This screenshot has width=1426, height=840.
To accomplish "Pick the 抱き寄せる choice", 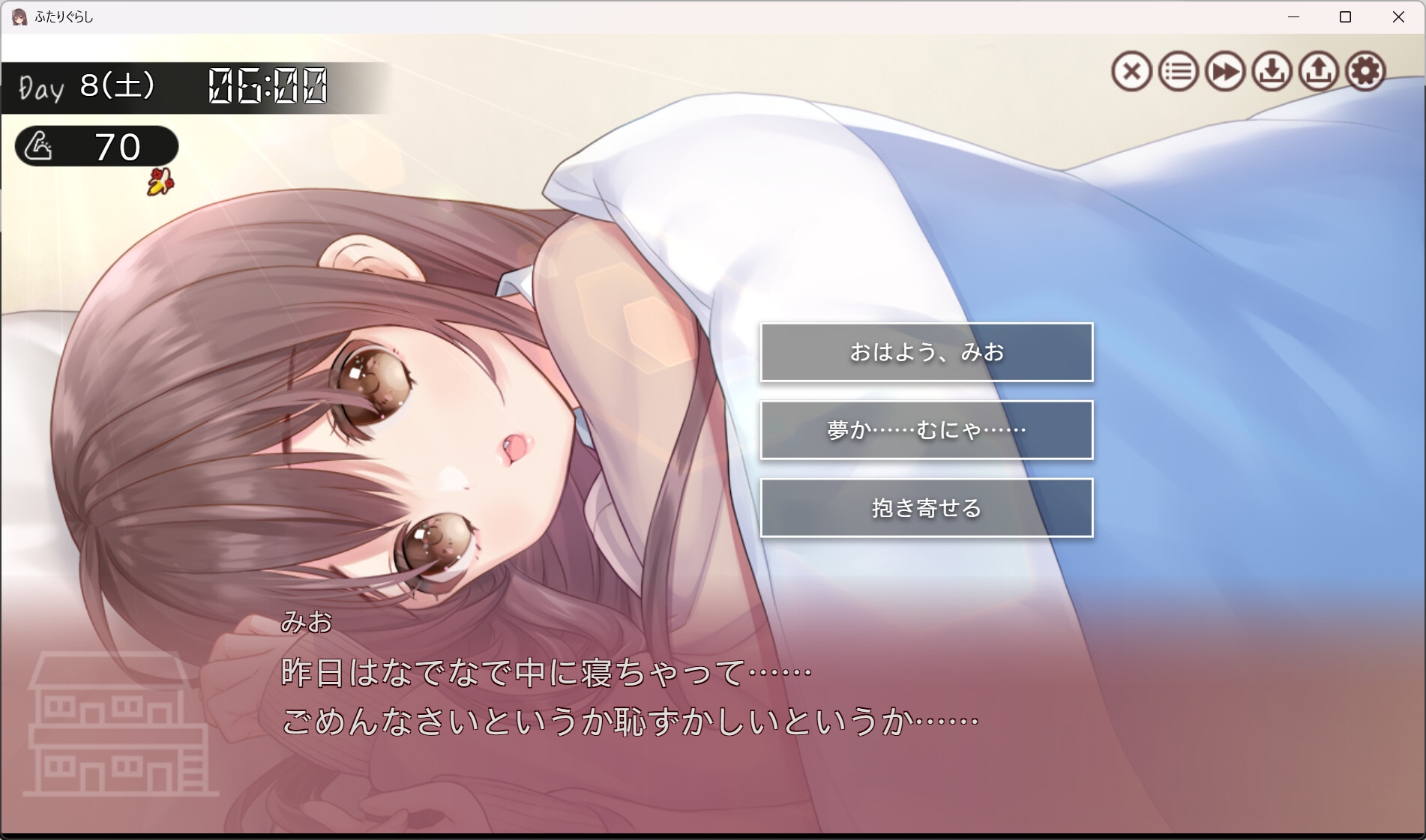I will pos(927,507).
